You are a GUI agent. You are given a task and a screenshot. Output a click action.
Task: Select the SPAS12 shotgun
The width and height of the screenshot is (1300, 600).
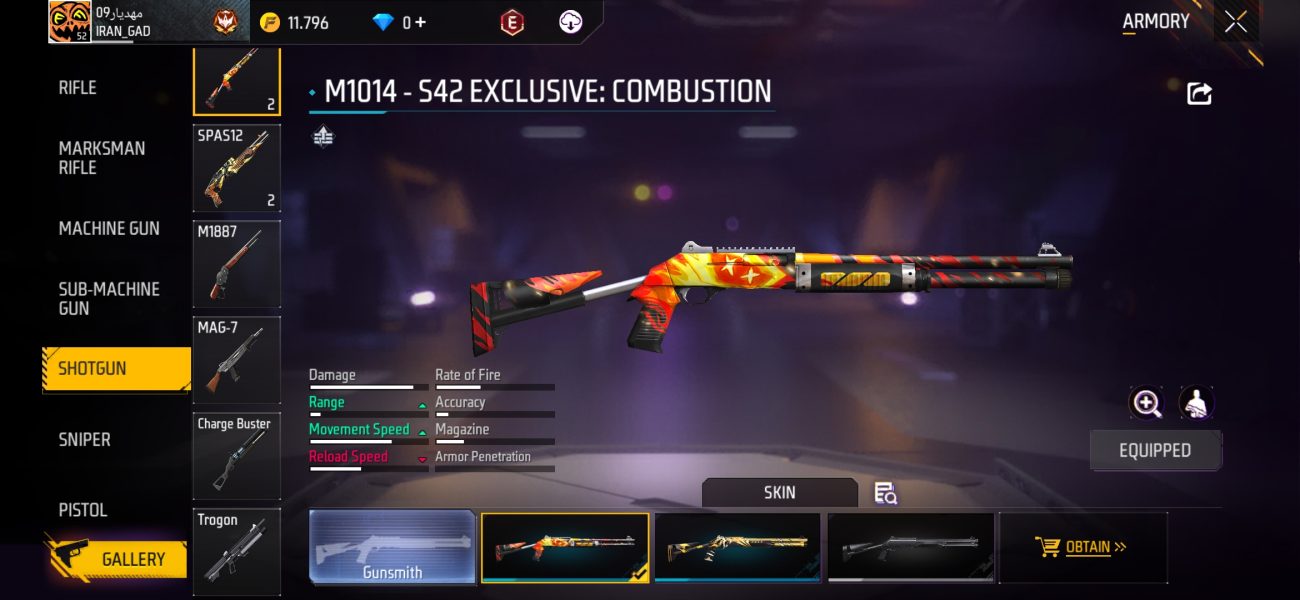pyautogui.click(x=236, y=168)
